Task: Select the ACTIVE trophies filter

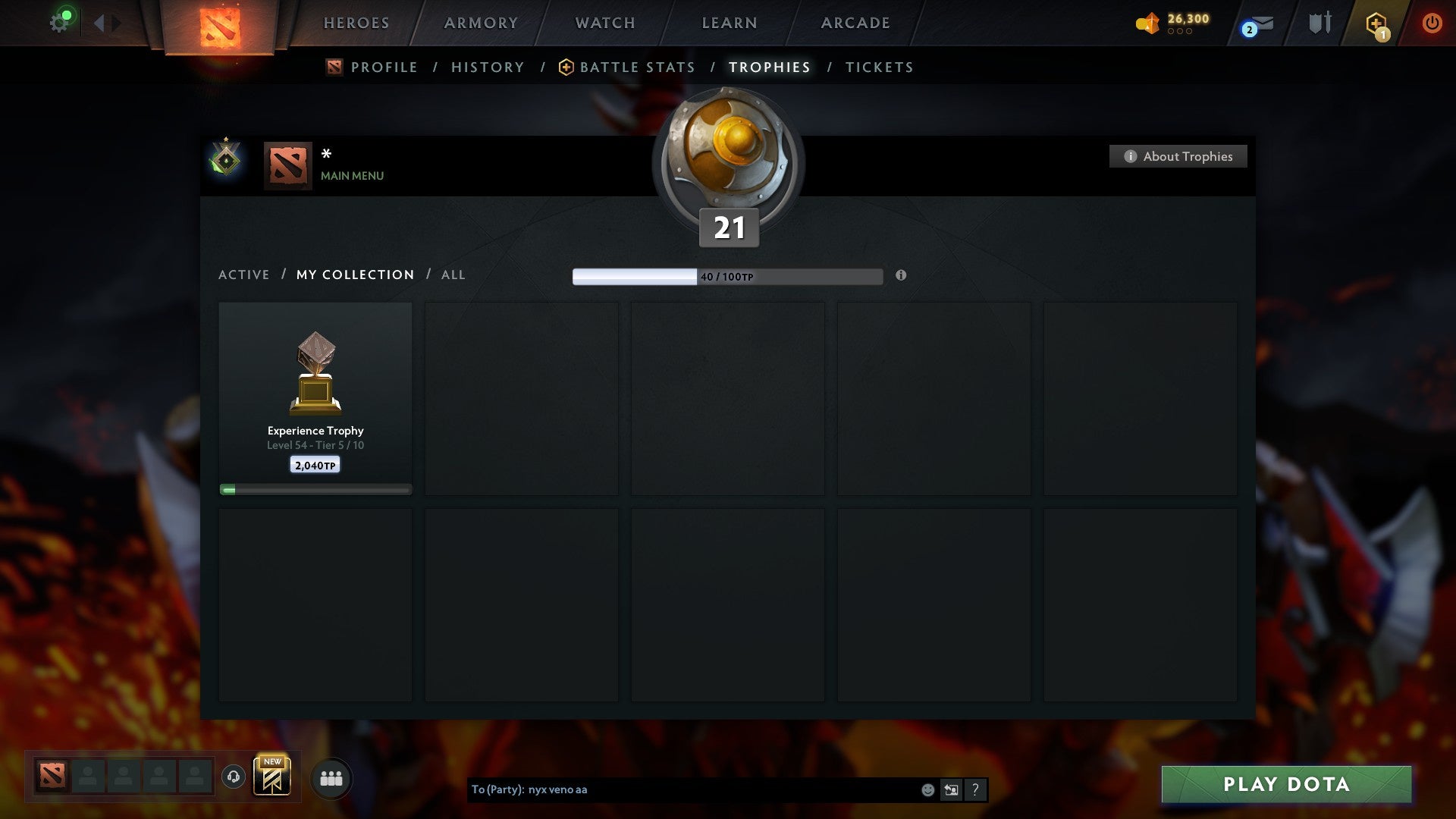Action: [244, 275]
